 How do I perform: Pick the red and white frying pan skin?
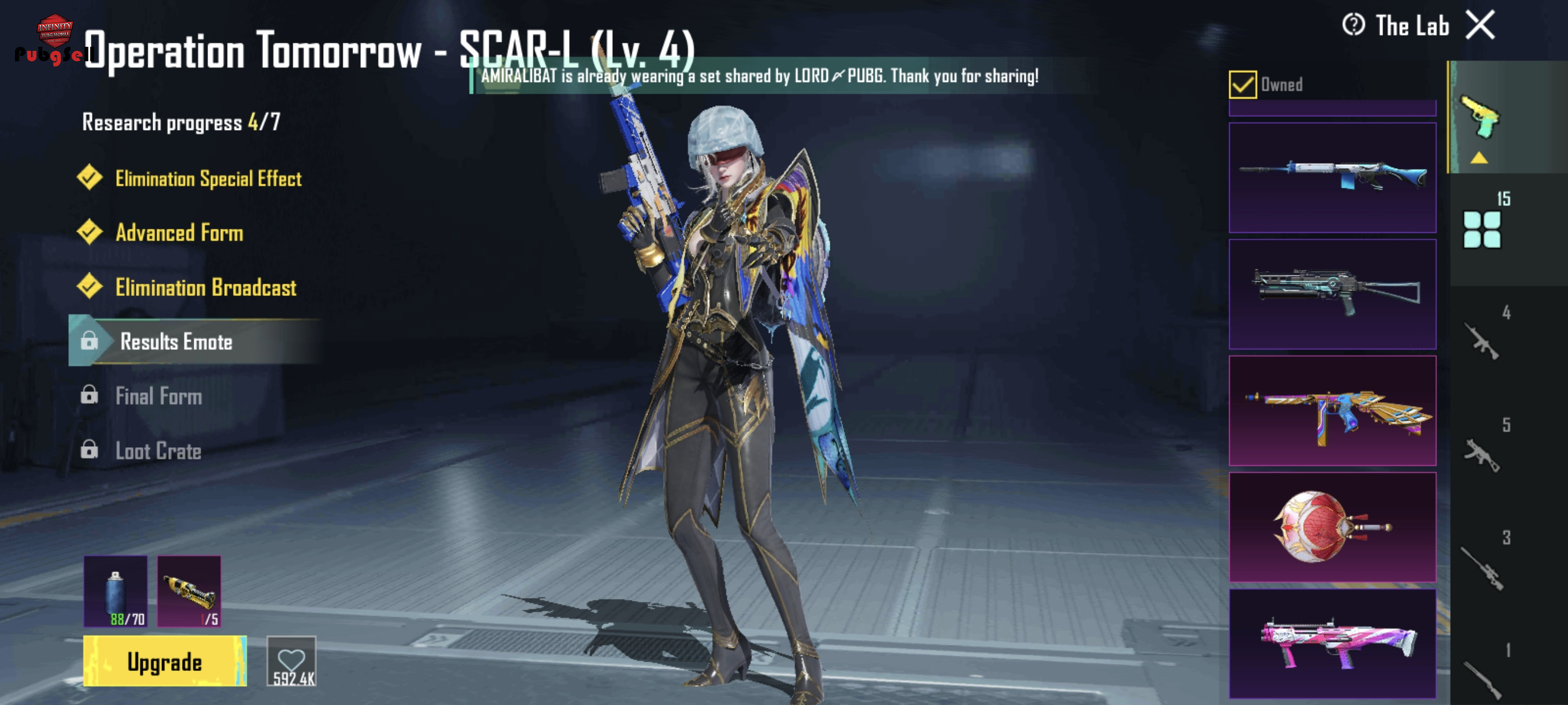(1332, 527)
